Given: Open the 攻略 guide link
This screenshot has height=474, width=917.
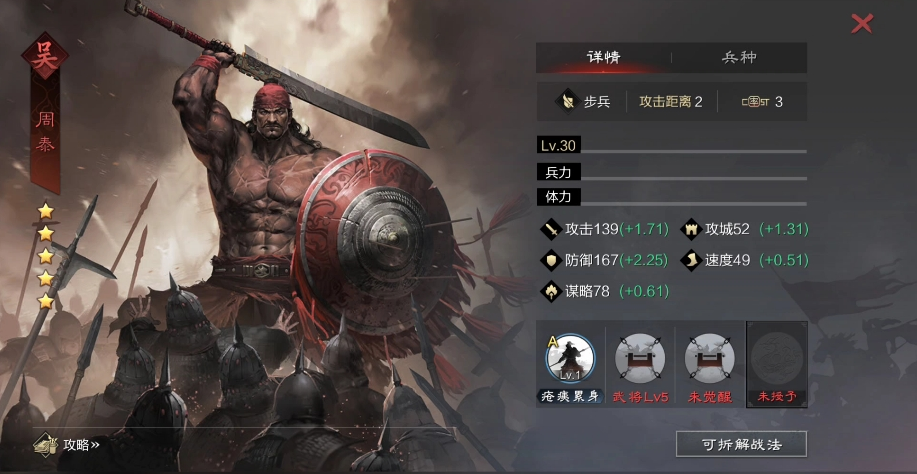Looking at the screenshot, I should pyautogui.click(x=70, y=445).
